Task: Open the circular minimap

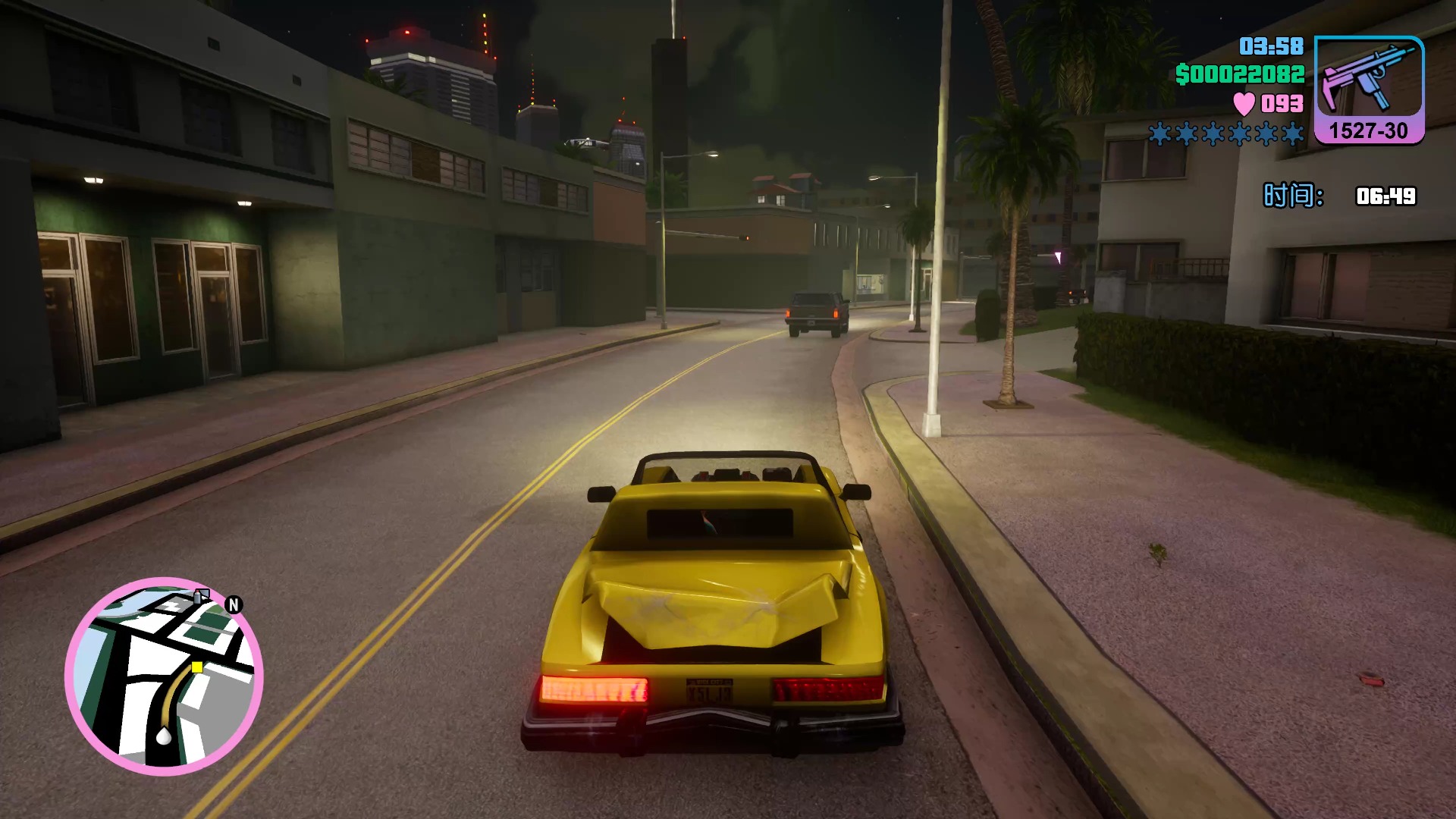Action: coord(164,676)
